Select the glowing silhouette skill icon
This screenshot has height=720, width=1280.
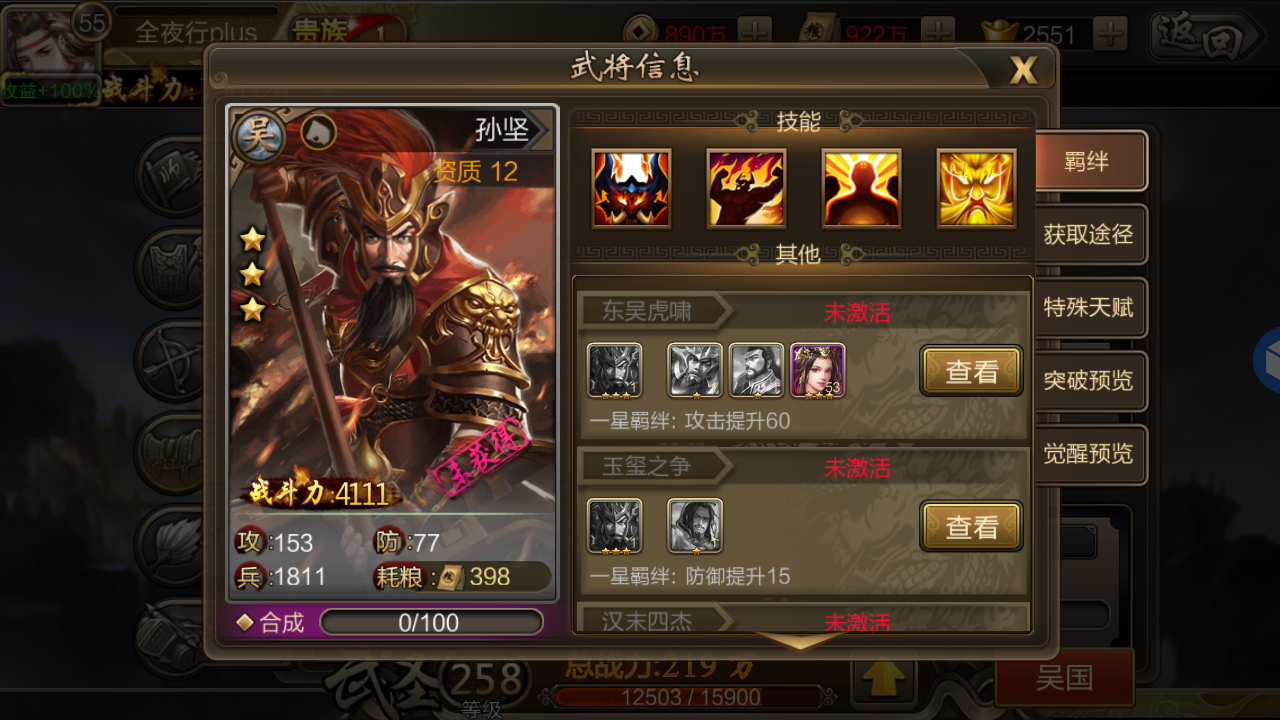pyautogui.click(x=861, y=188)
